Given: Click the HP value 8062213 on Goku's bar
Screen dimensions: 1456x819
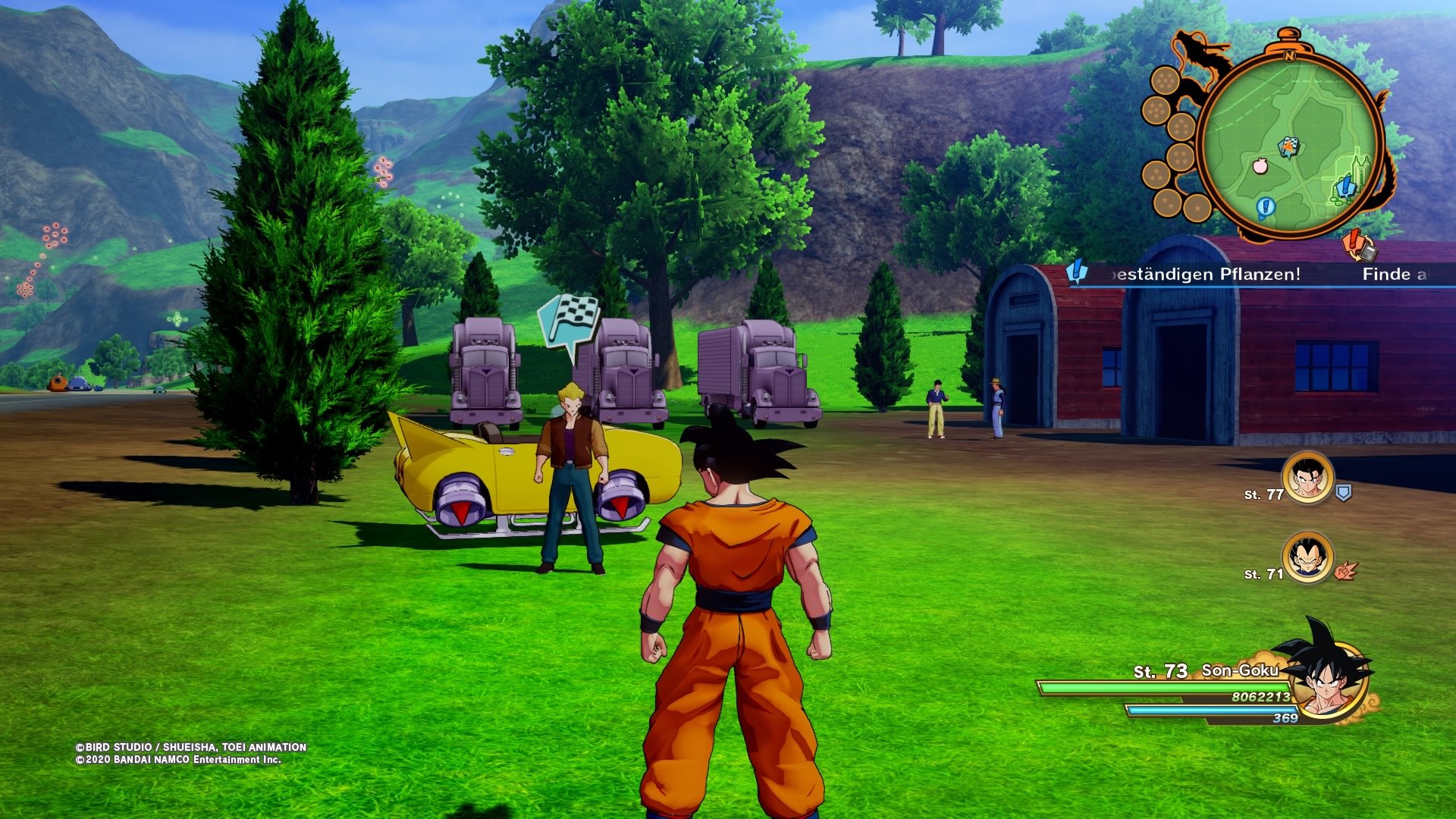Looking at the screenshot, I should click(1261, 696).
